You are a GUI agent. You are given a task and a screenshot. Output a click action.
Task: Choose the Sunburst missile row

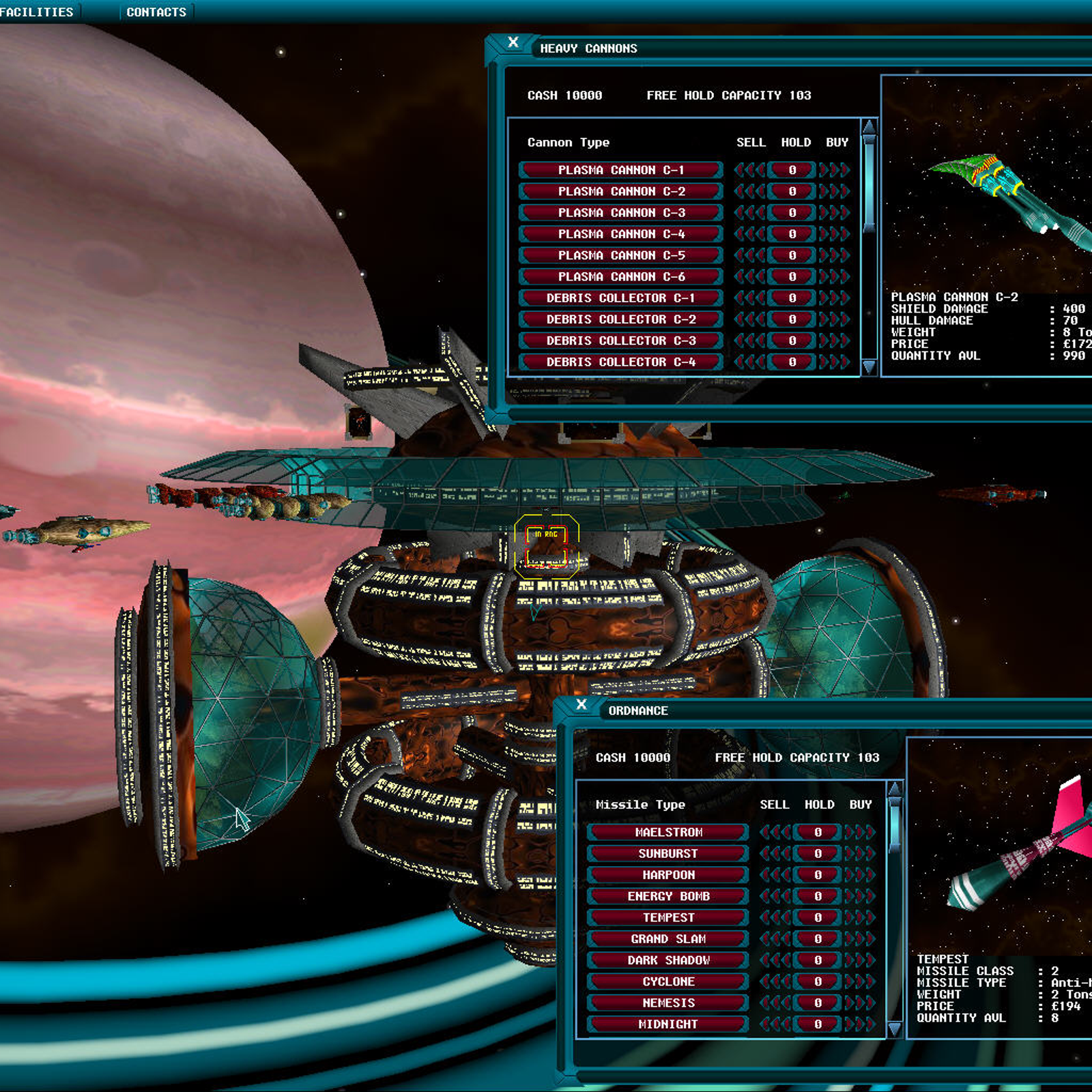(x=668, y=854)
